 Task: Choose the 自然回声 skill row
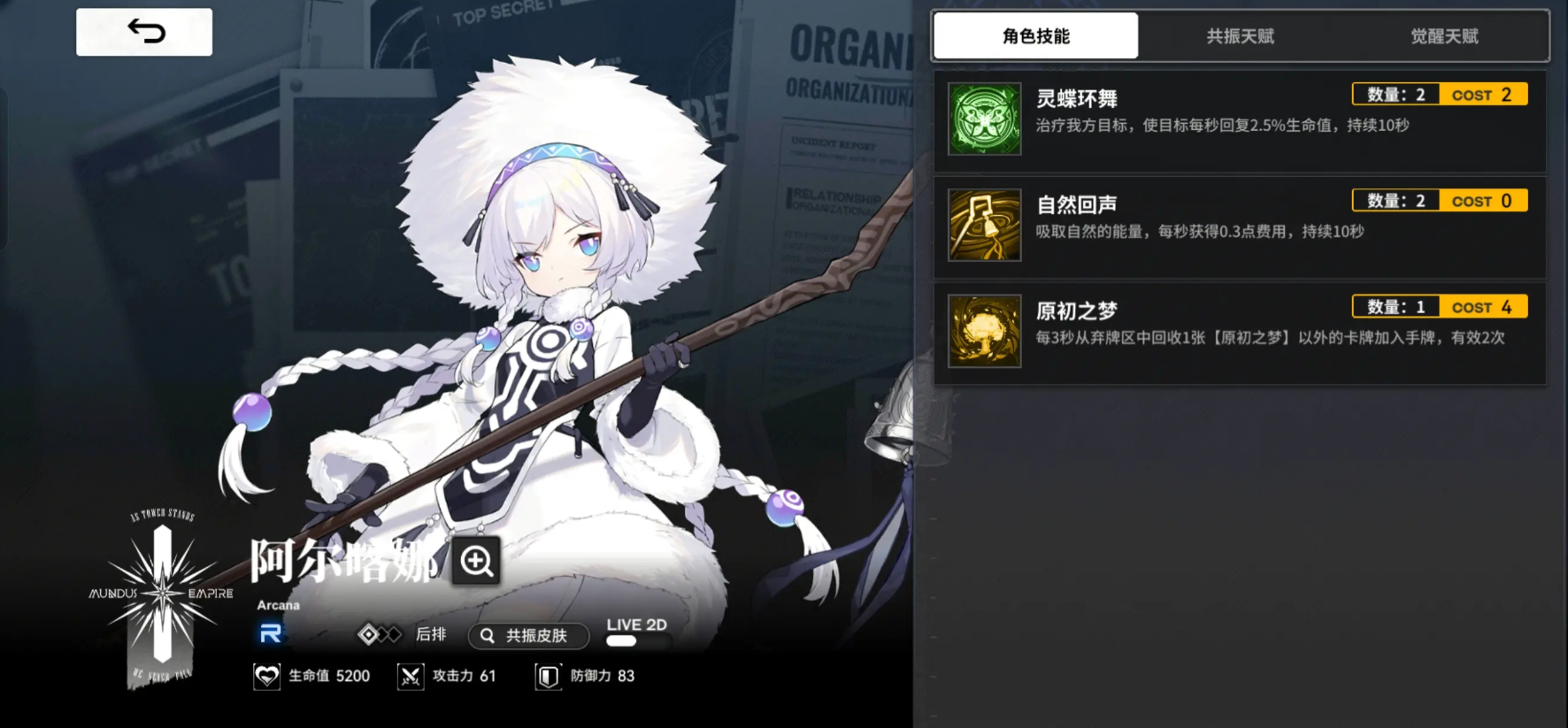click(x=1239, y=226)
